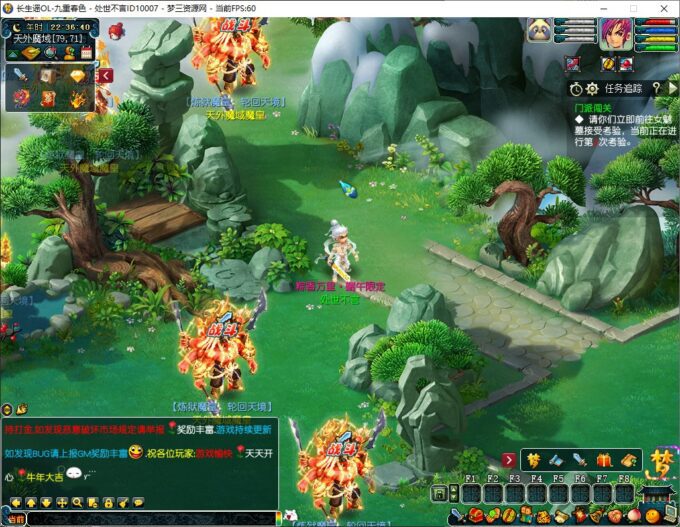Open the quest tracking gear settings
The image size is (680, 527).
click(x=591, y=88)
